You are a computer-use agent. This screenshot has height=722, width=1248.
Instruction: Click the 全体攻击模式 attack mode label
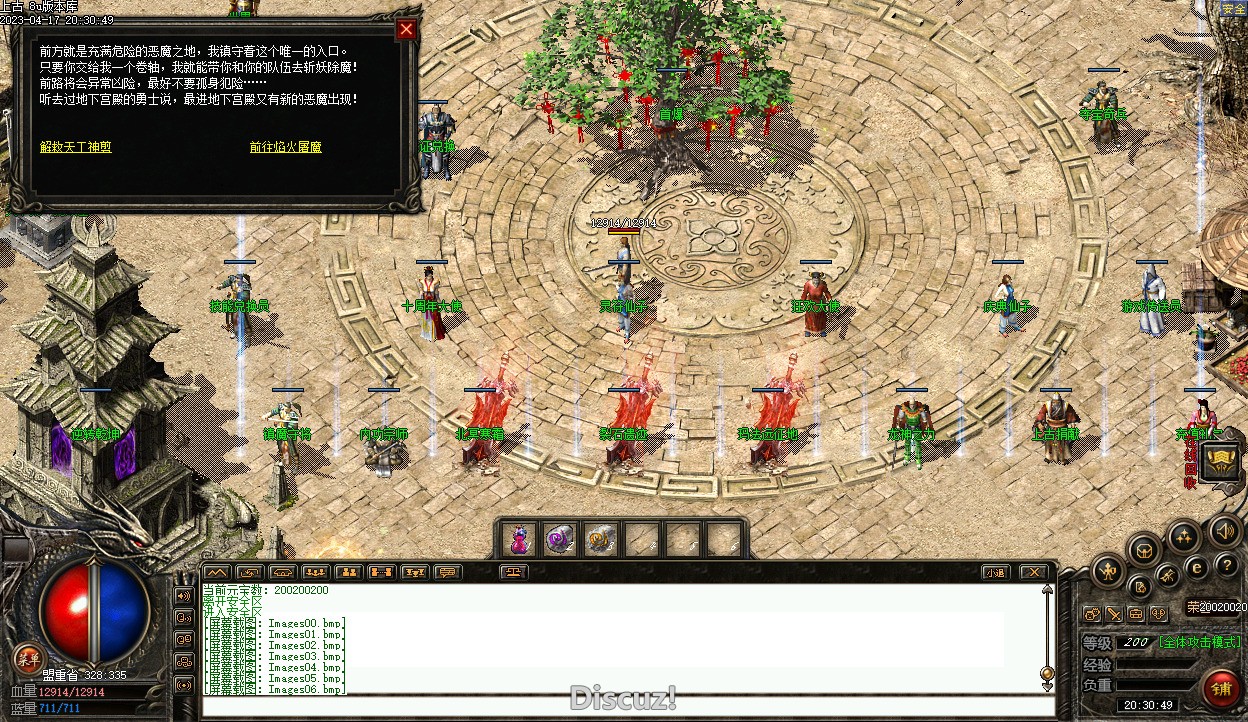pyautogui.click(x=1200, y=642)
